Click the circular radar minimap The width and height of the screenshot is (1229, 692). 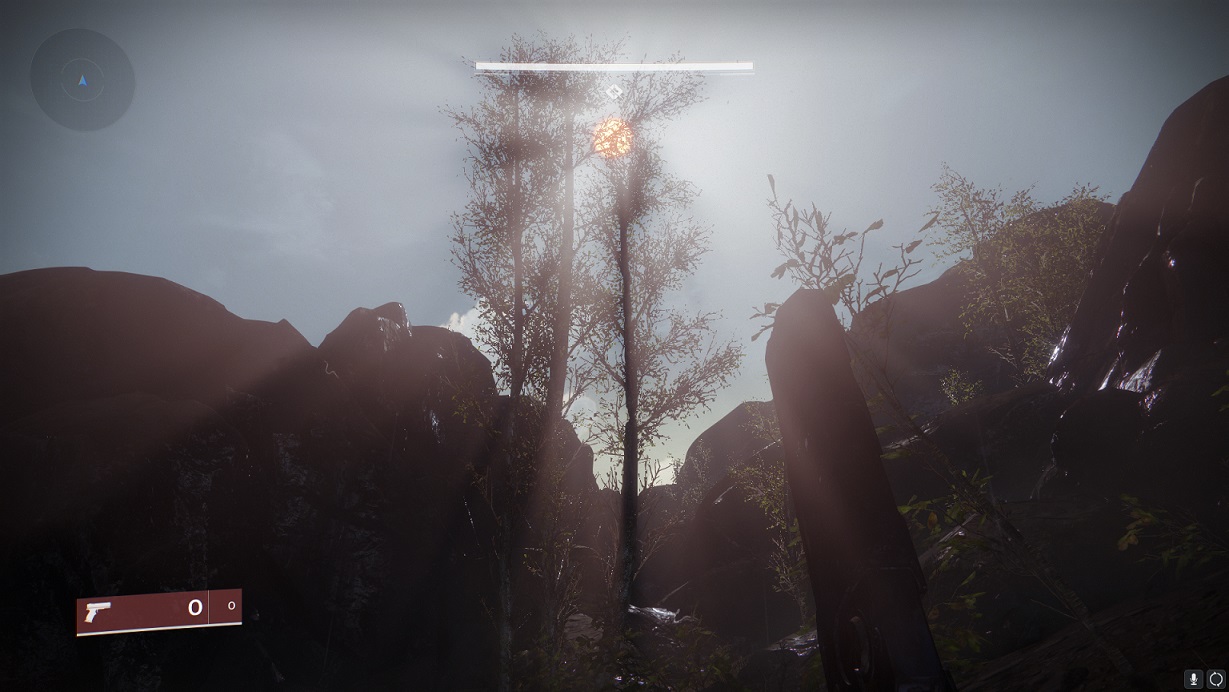82,79
